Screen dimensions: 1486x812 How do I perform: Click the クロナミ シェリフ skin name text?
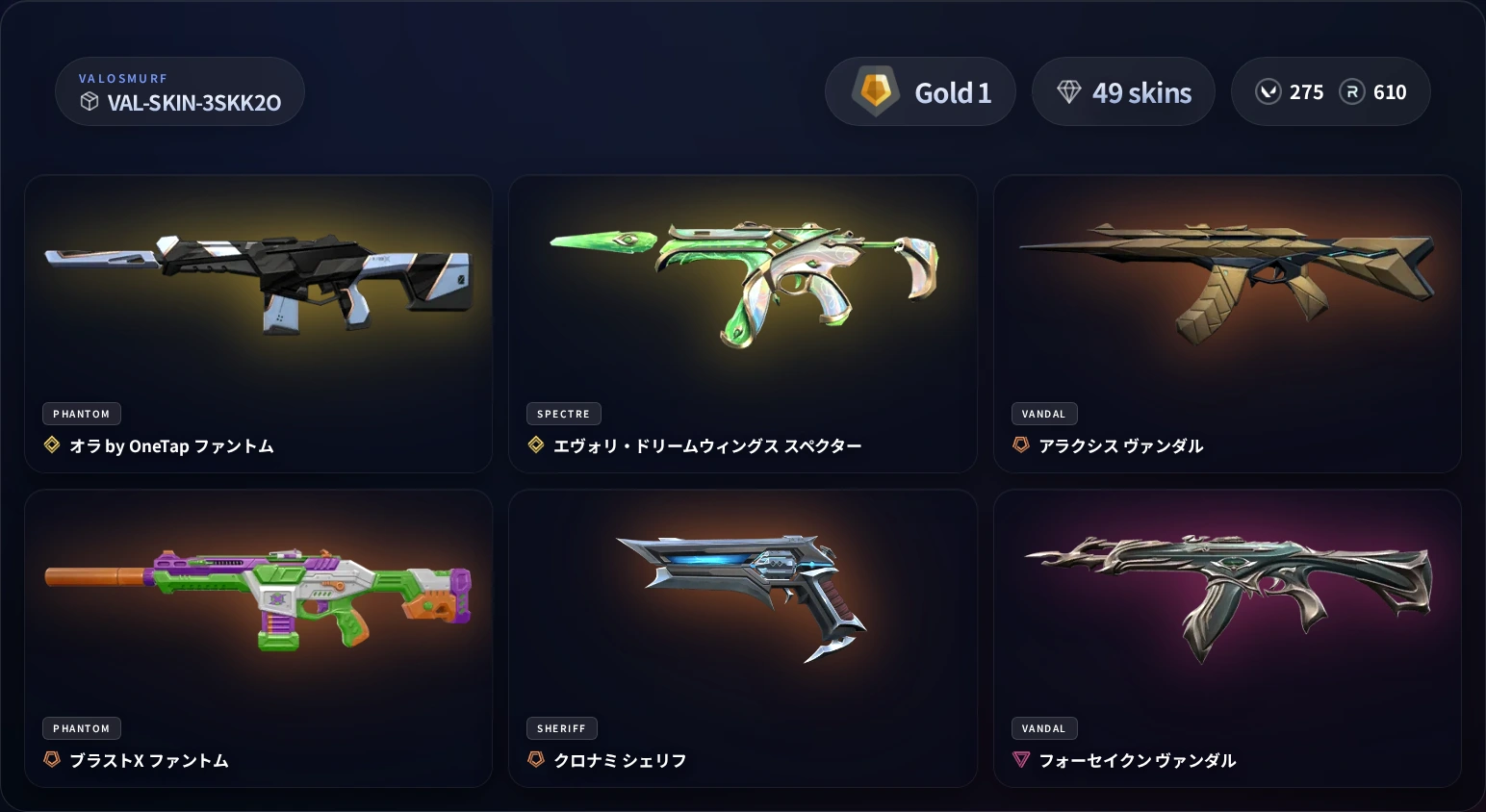(x=620, y=759)
